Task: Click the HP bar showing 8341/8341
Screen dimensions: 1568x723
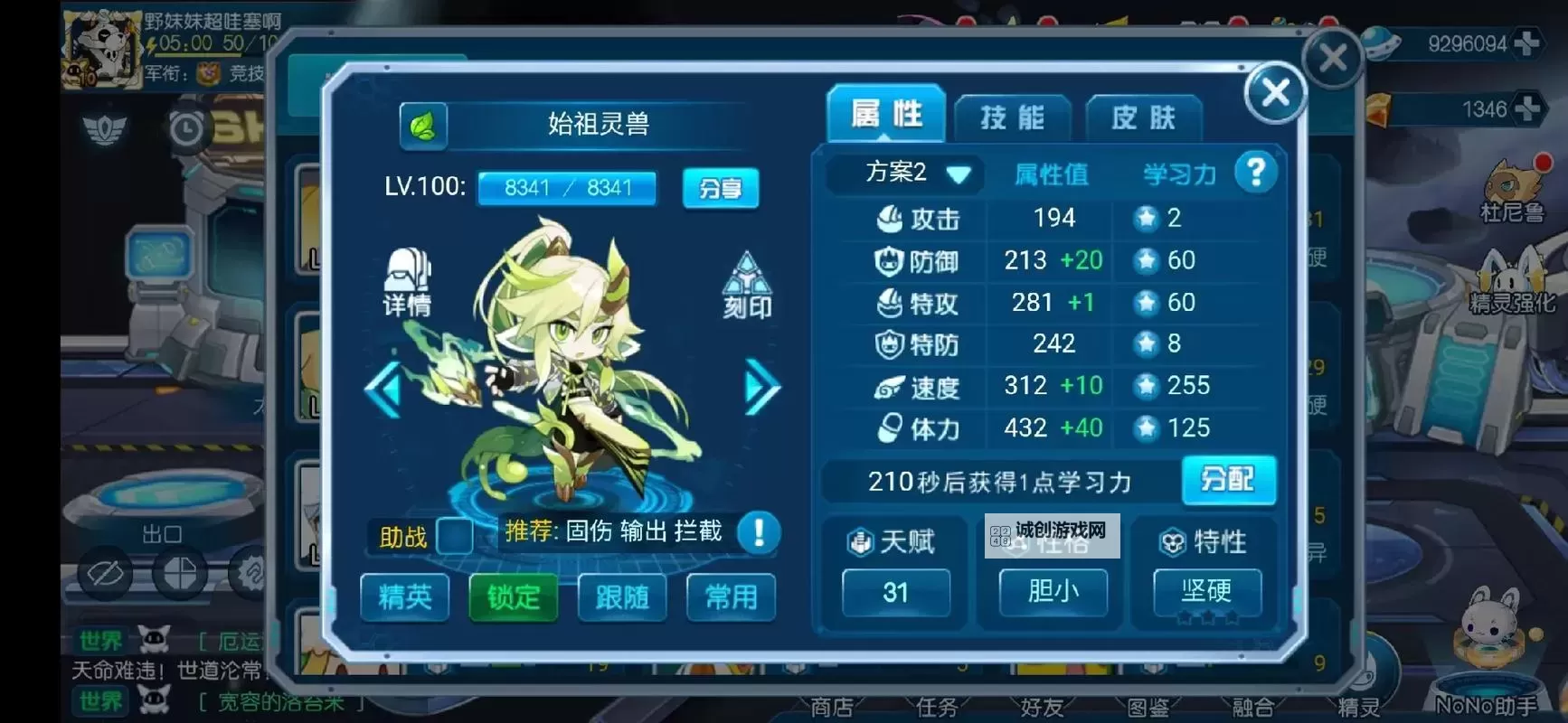Action: tap(567, 188)
